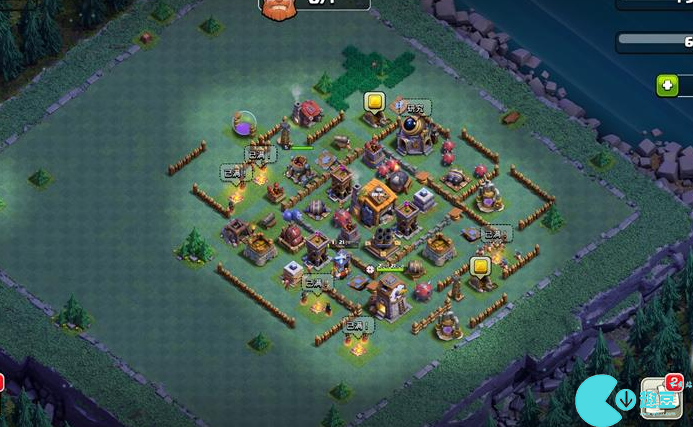Click the cyan download arrow overlay
The height and width of the screenshot is (427, 693).
click(x=625, y=401)
